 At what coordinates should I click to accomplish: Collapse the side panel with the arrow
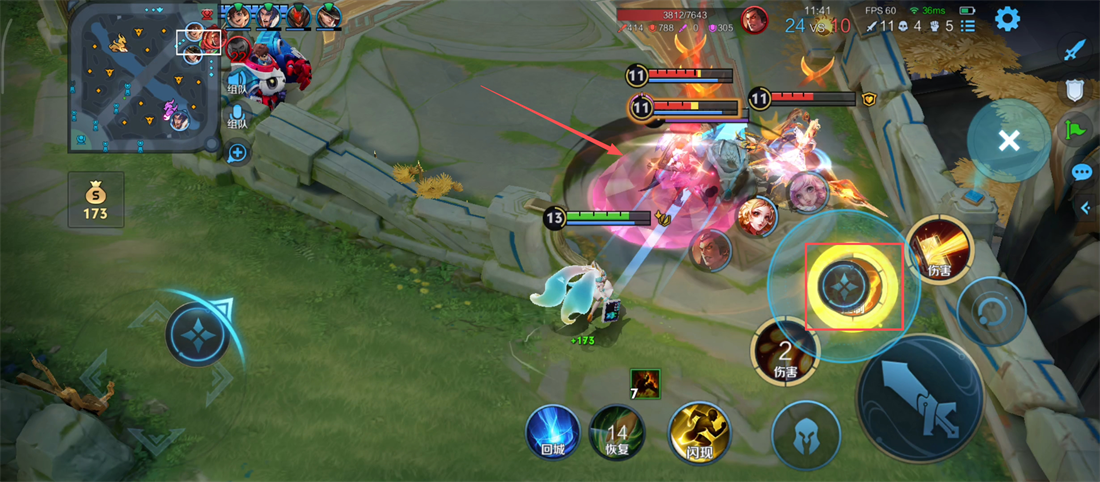(1086, 207)
